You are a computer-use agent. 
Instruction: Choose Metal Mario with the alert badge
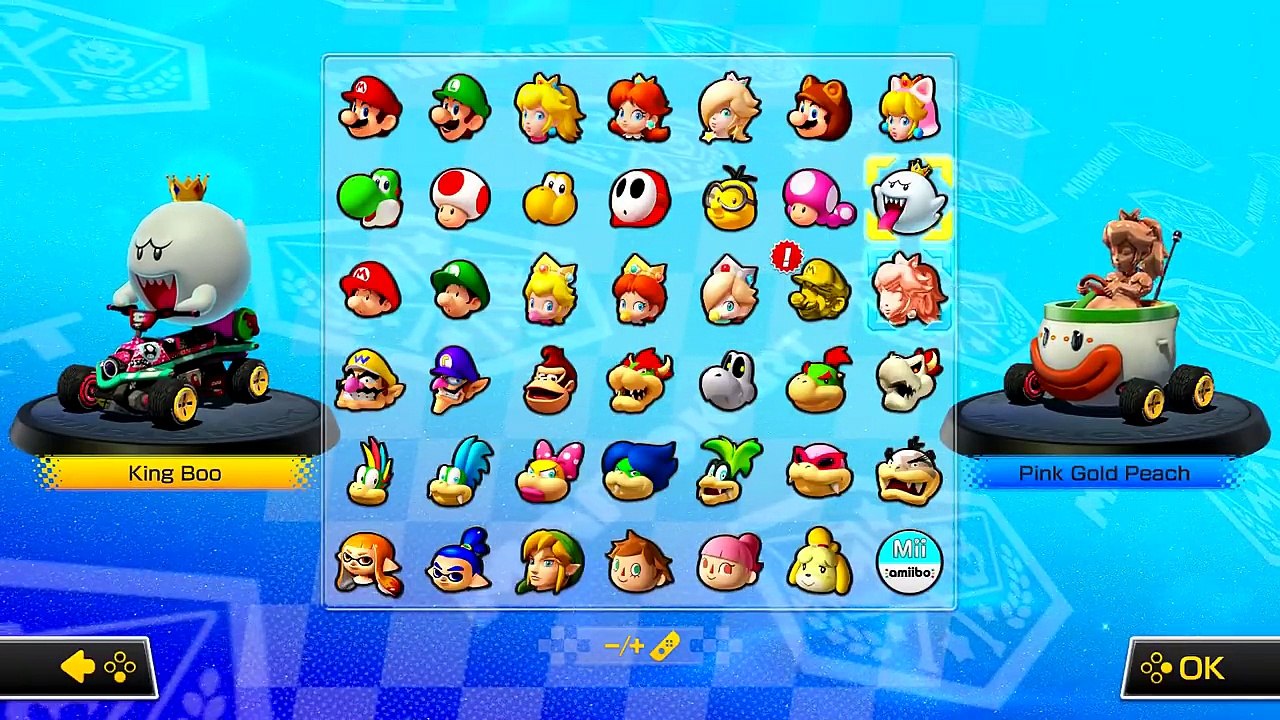pyautogui.click(x=819, y=288)
